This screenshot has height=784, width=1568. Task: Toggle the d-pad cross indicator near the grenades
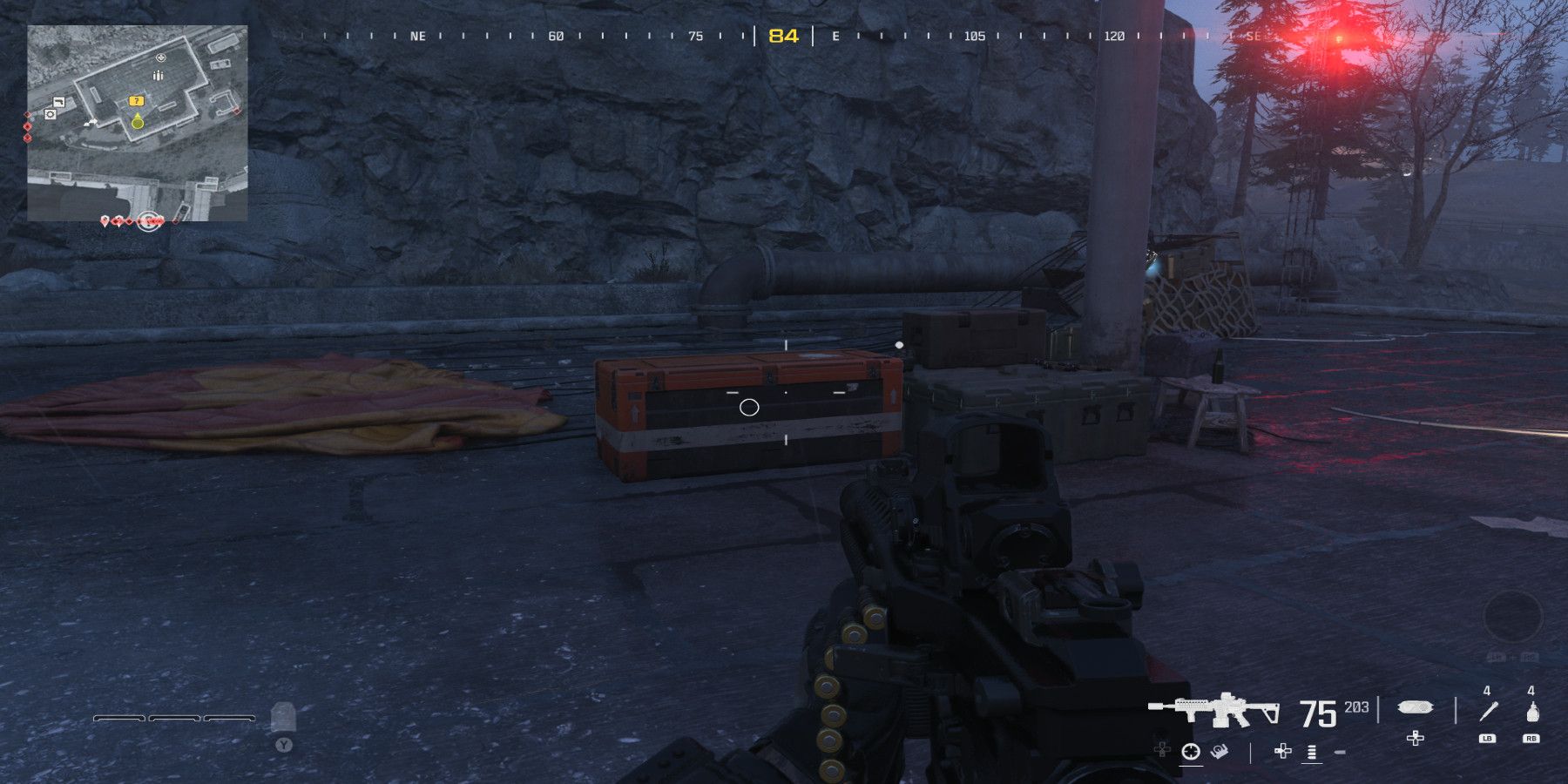coord(1415,740)
